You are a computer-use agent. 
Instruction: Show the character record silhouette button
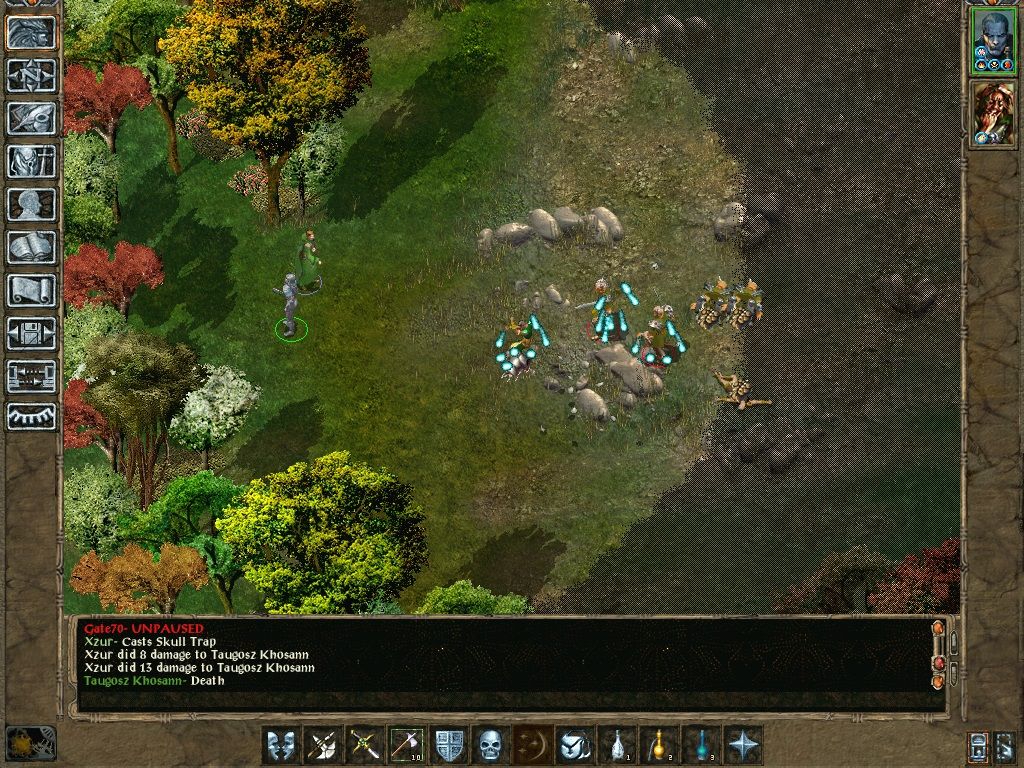click(31, 204)
